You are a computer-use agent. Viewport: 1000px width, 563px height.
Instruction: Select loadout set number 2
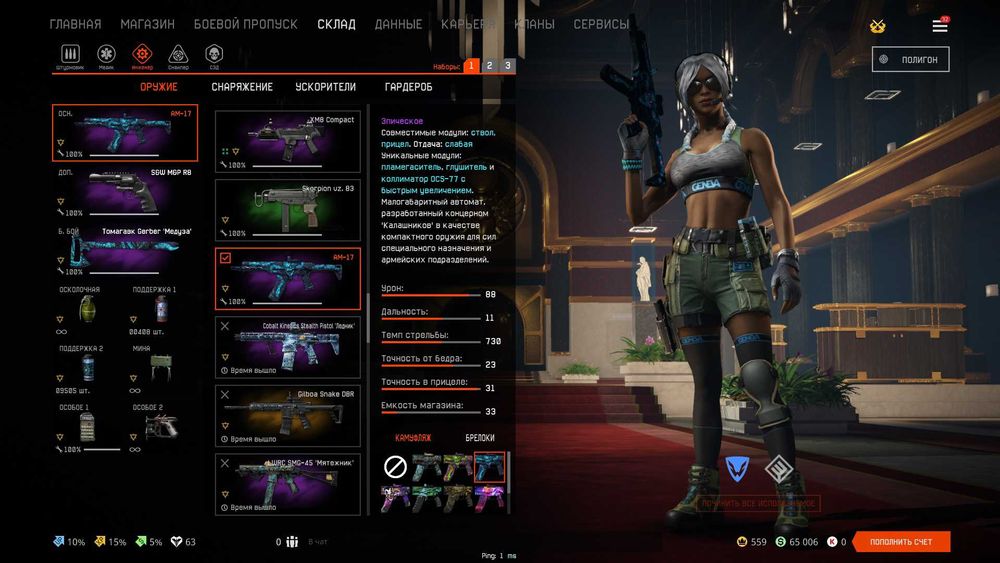(x=489, y=66)
